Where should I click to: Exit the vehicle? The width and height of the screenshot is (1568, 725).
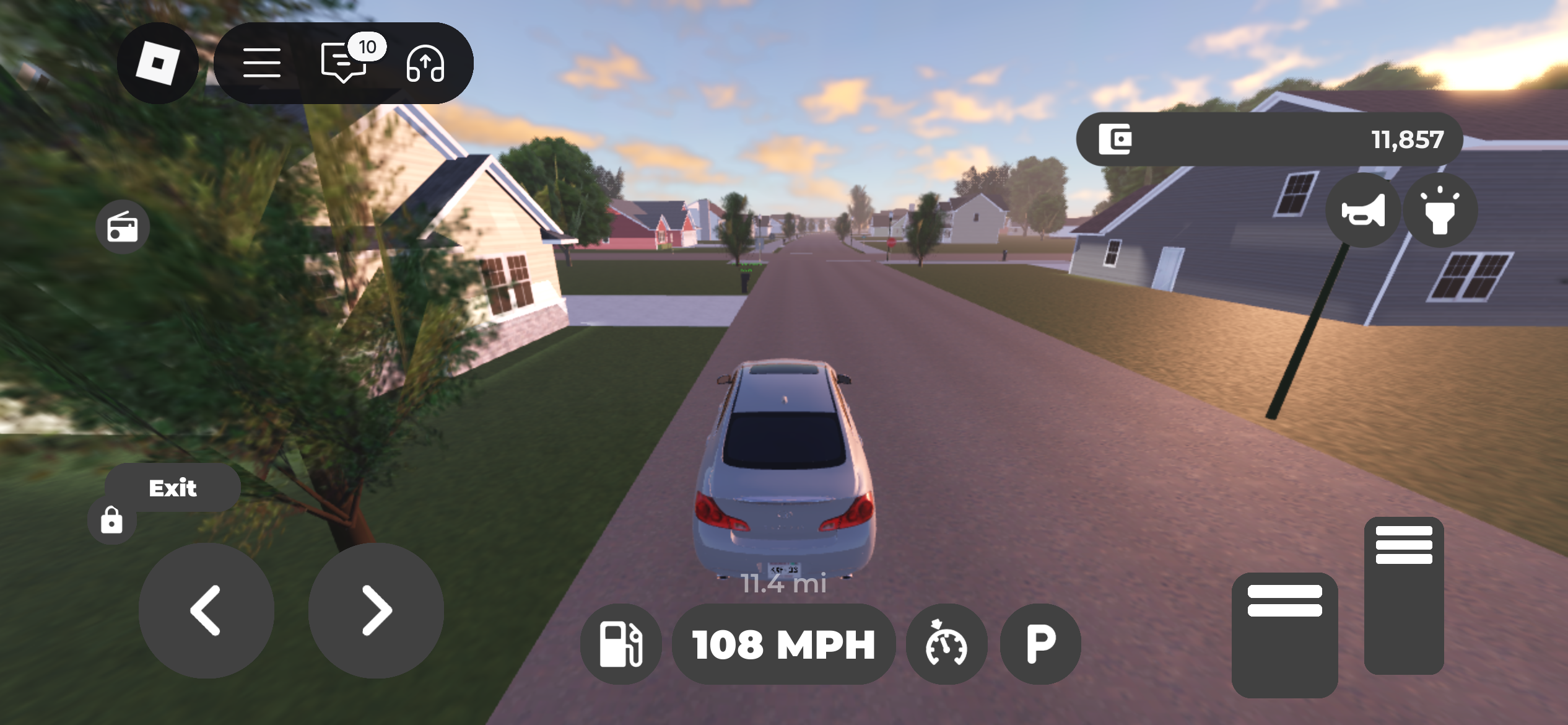coord(173,488)
